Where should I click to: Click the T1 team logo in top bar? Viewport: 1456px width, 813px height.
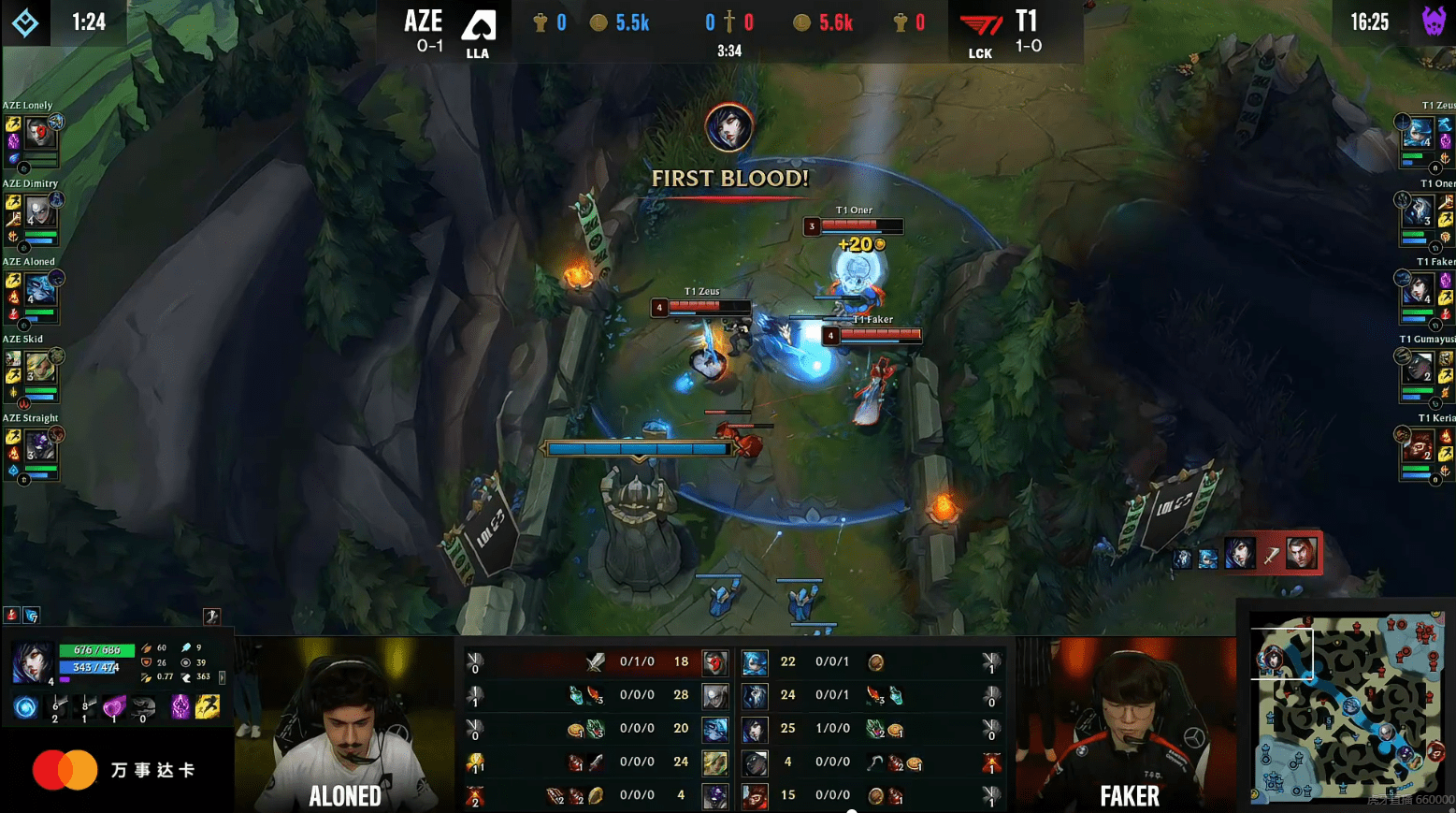point(980,26)
